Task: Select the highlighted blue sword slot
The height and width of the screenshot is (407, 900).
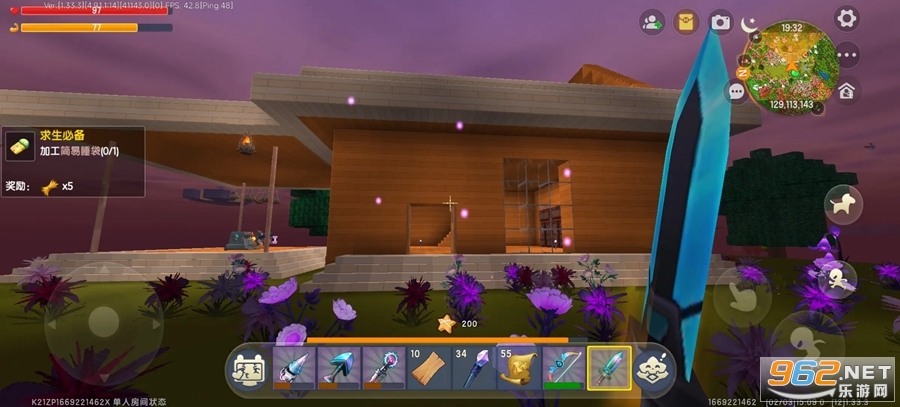Action: 608,370
